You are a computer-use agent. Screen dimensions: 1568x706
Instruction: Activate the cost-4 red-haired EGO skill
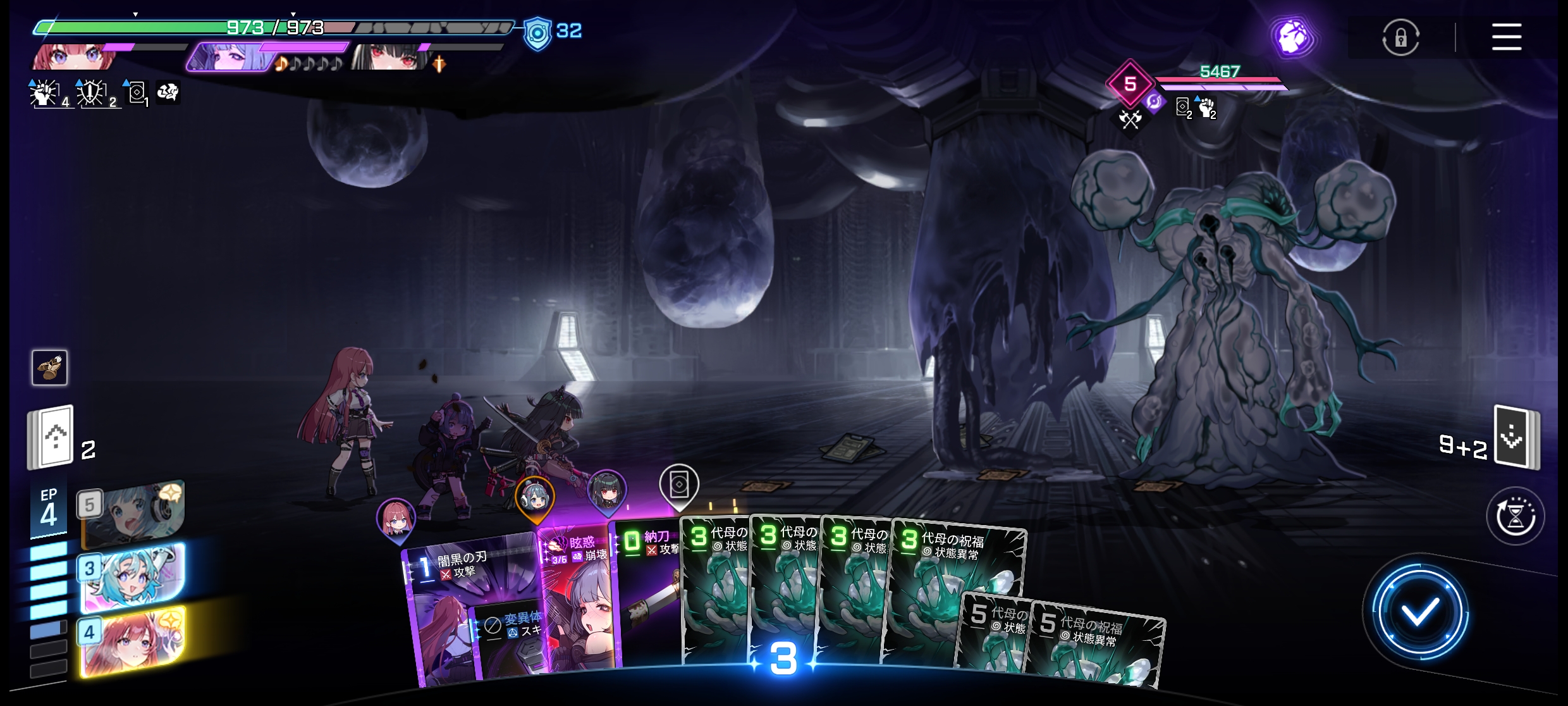(134, 640)
